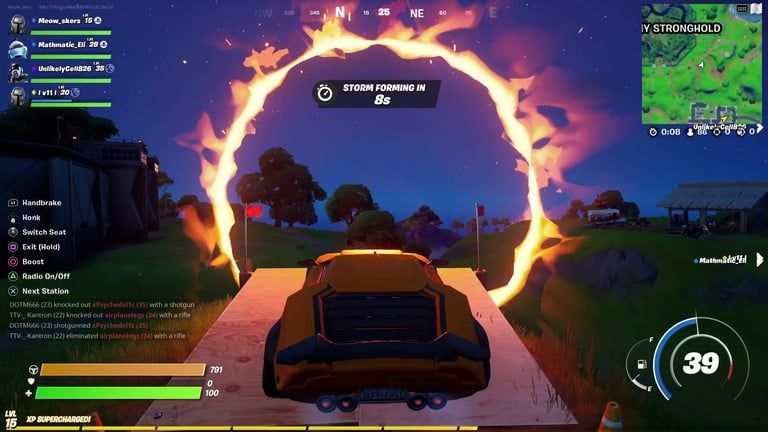Select squad member Meow_skers
Screen dimensions: 768x432
pos(58,21)
